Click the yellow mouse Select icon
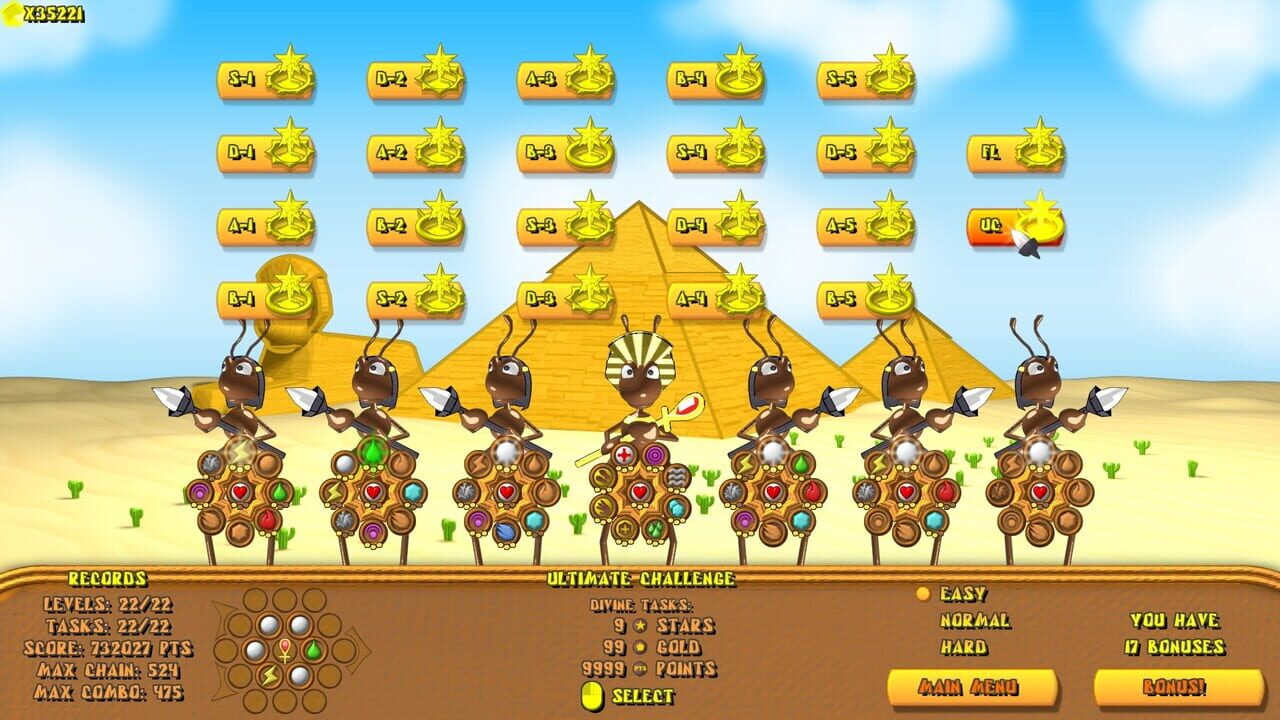The height and width of the screenshot is (720, 1280). (593, 695)
